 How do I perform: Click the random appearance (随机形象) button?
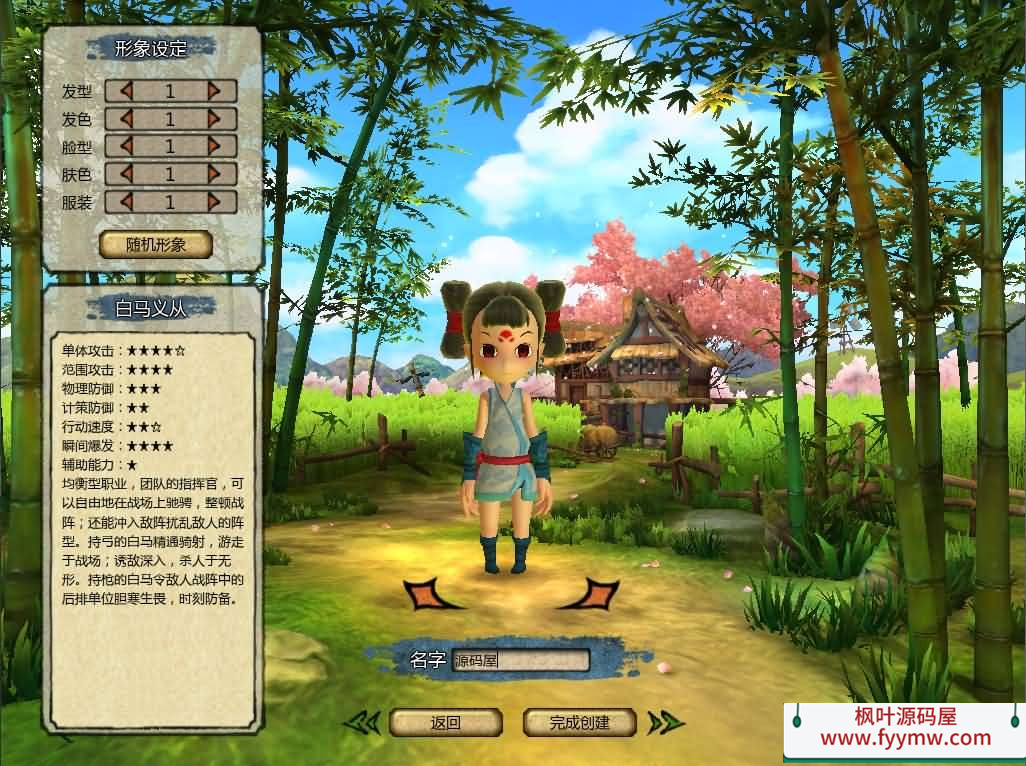[x=156, y=245]
